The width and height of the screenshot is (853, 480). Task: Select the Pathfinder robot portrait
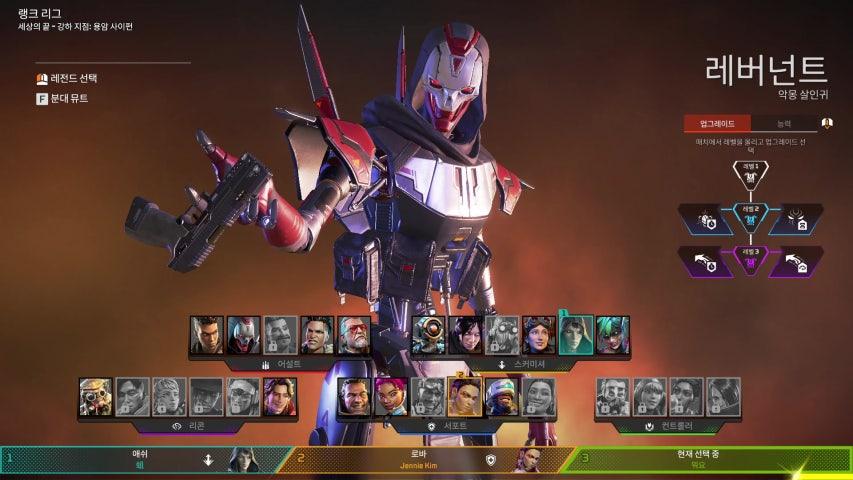[429, 335]
